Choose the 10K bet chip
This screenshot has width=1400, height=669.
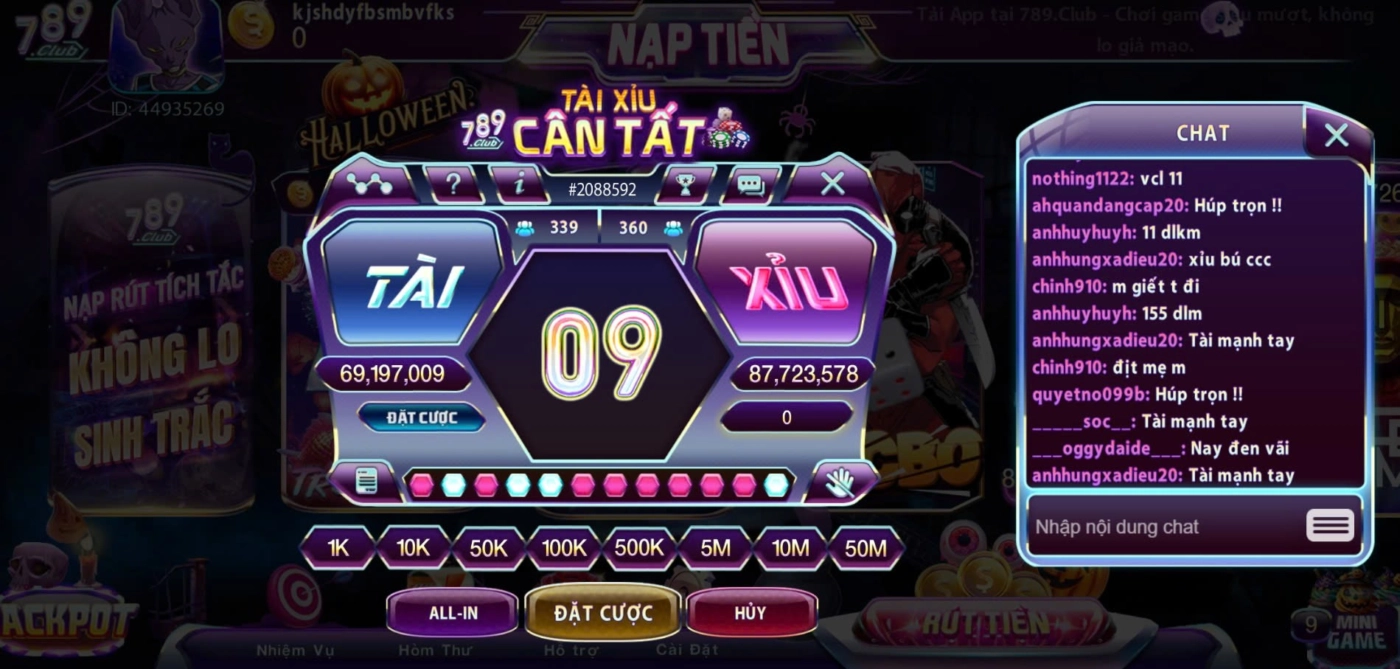(413, 548)
